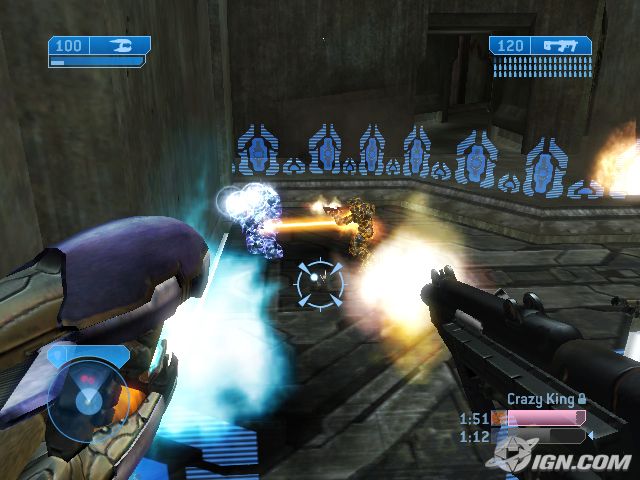Select the SMG weapon icon

coord(561,45)
